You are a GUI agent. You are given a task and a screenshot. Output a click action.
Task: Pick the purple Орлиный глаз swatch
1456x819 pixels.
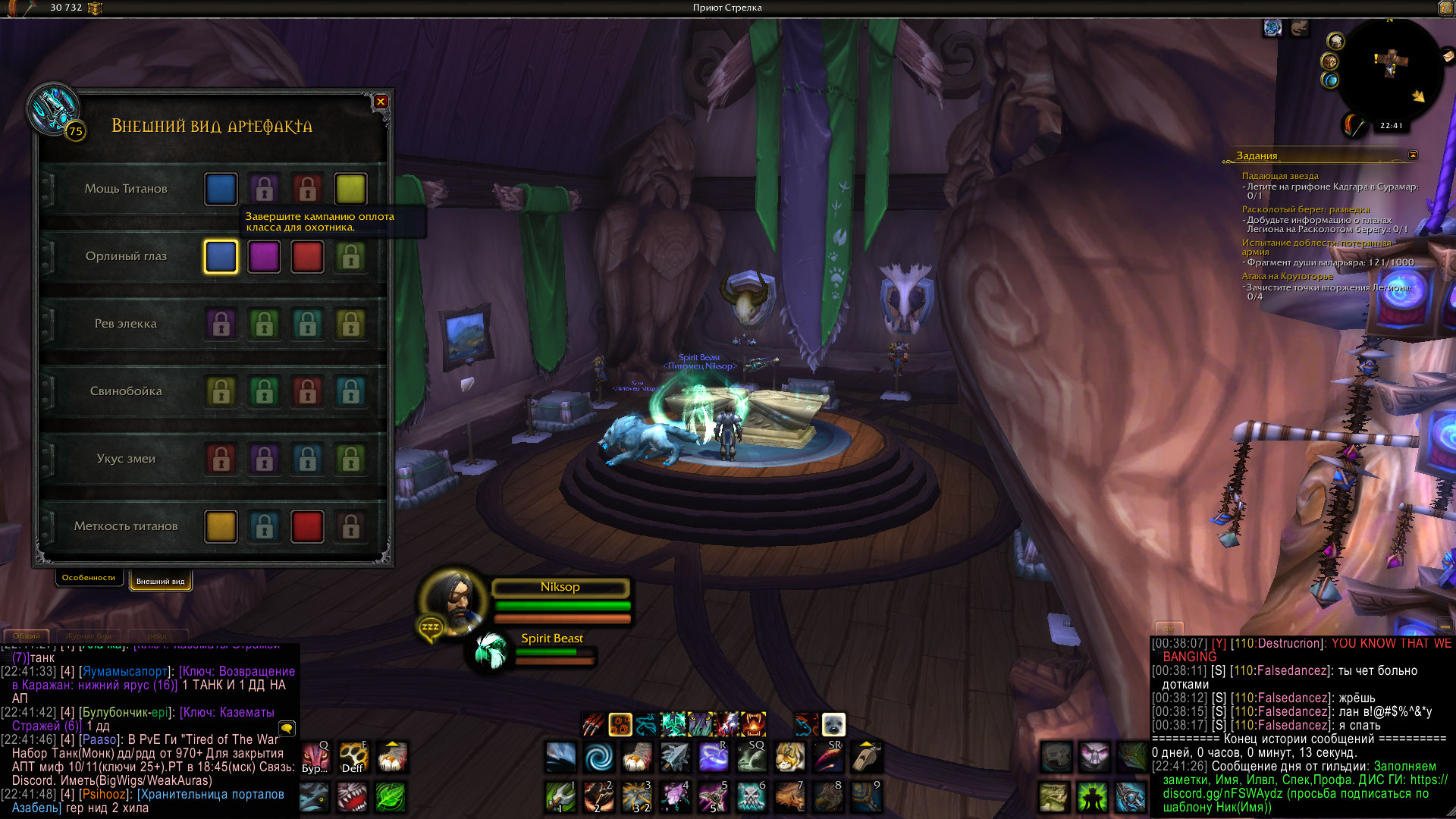click(264, 256)
